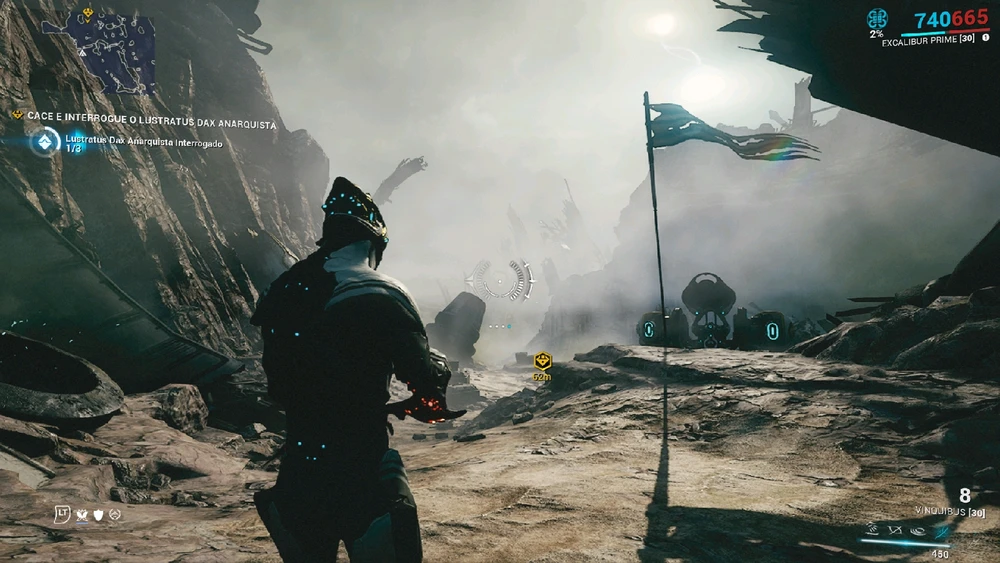
Task: Click the circular wreath status icon
Action: [x=115, y=515]
